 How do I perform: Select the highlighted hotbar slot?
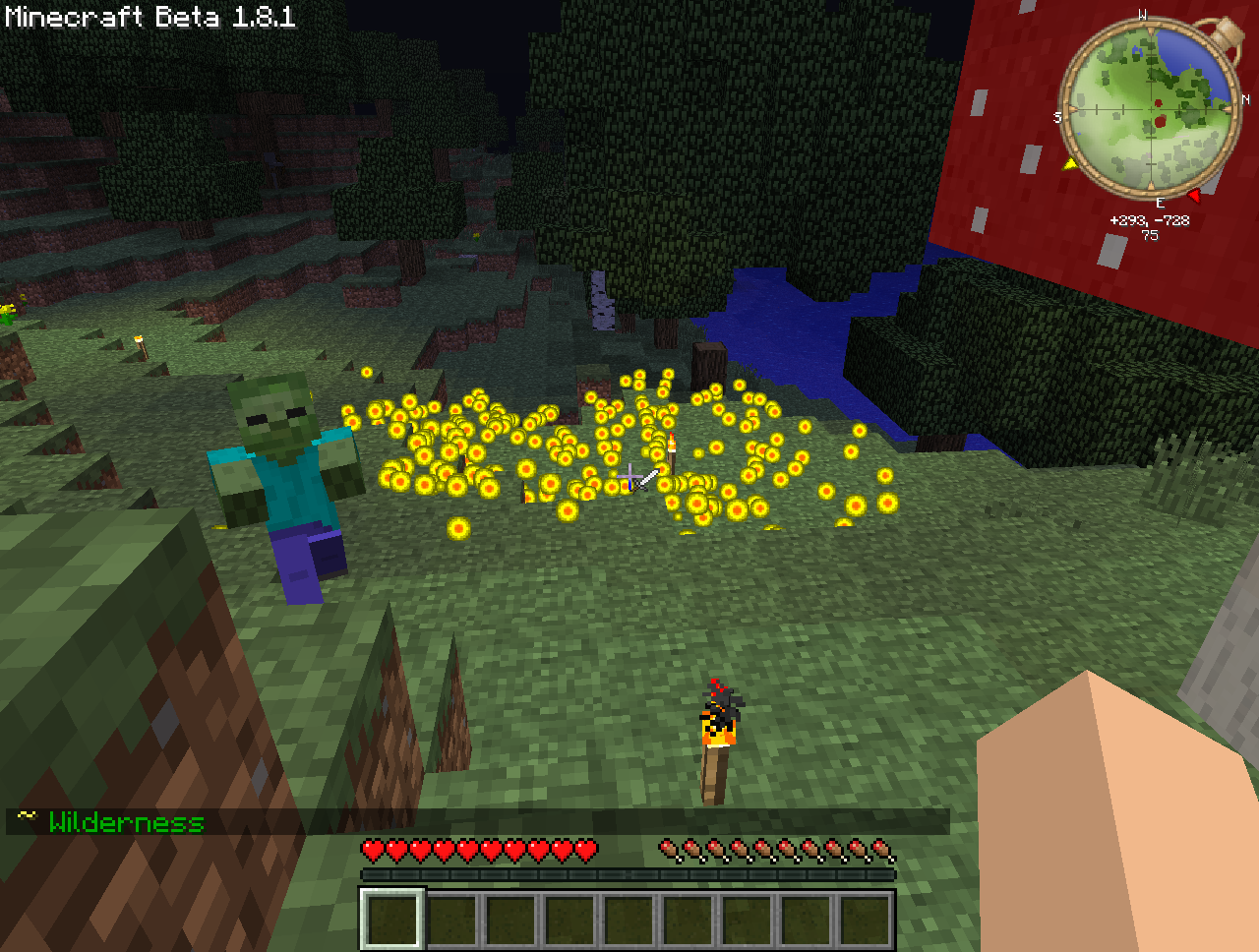click(392, 920)
